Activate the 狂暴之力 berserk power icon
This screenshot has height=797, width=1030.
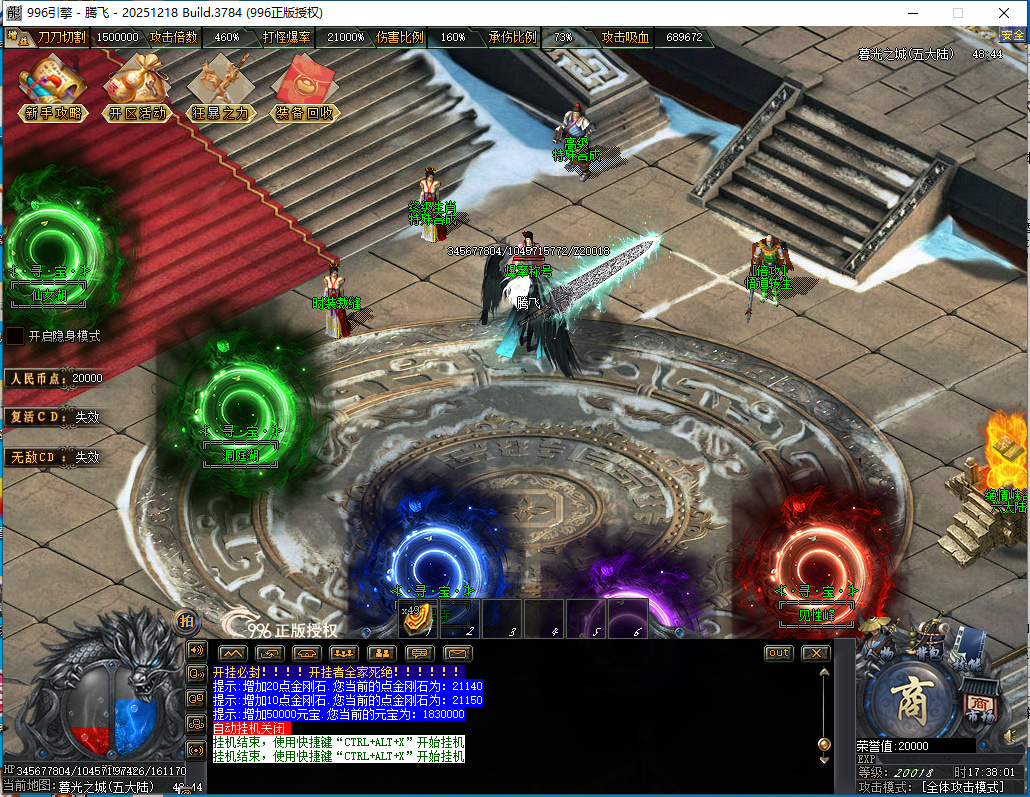click(x=221, y=87)
